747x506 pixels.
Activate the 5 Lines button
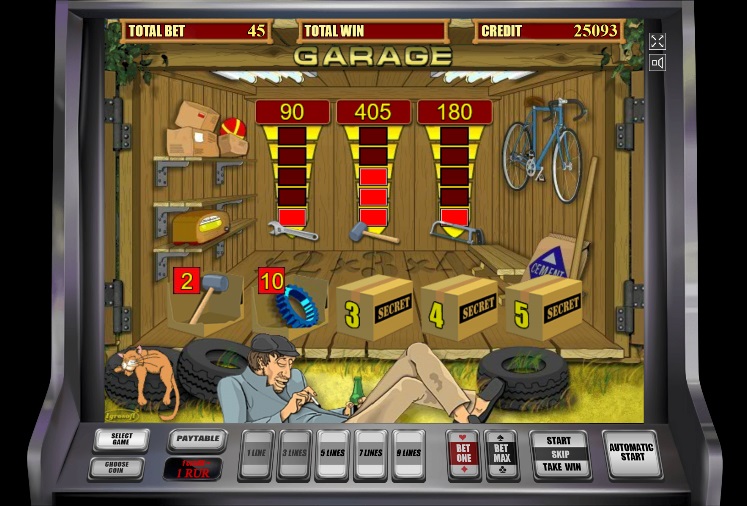tap(331, 452)
